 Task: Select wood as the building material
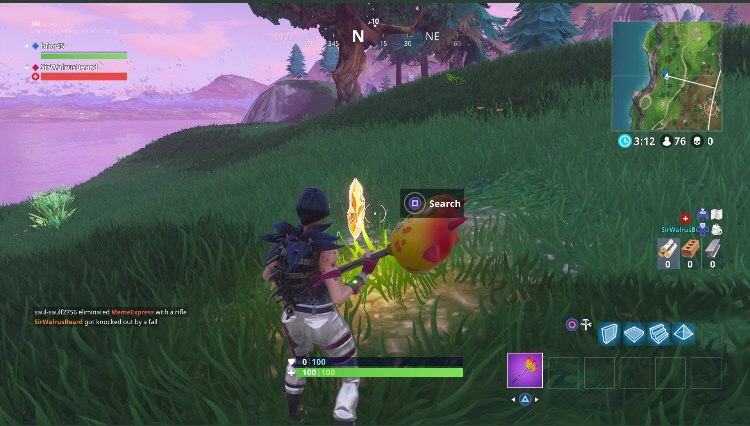tap(667, 249)
